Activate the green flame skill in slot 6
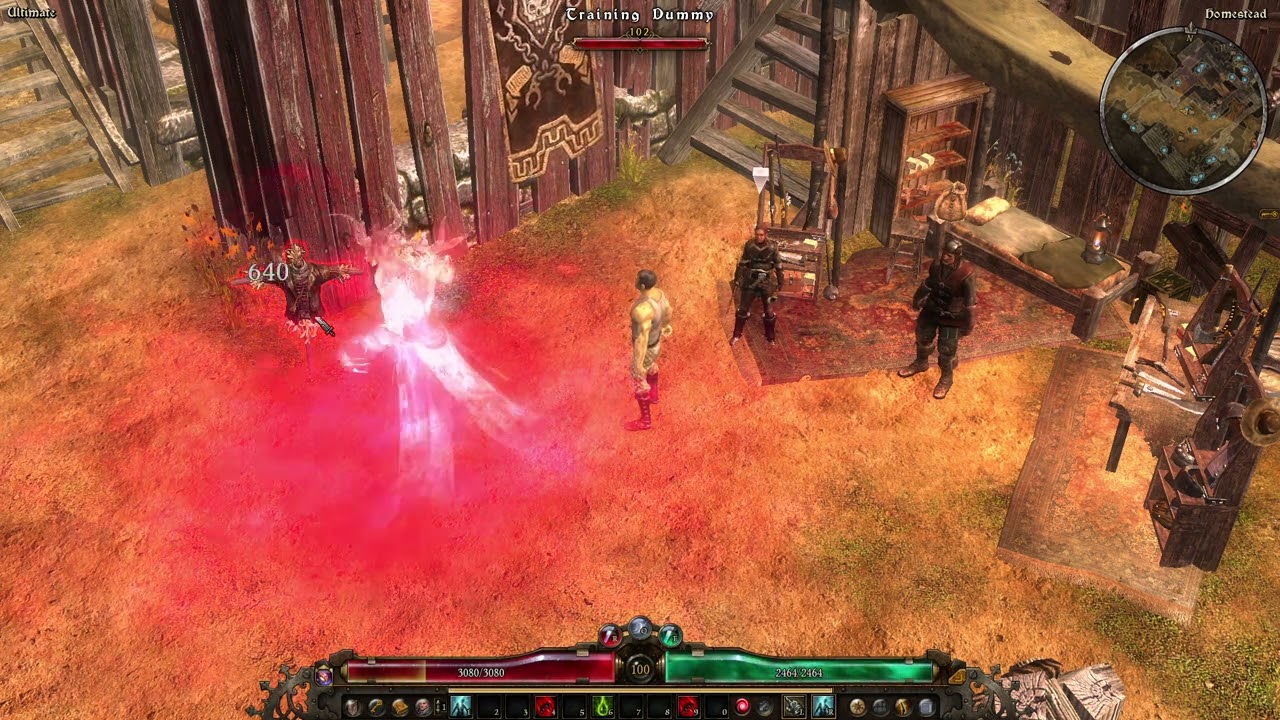 click(602, 707)
